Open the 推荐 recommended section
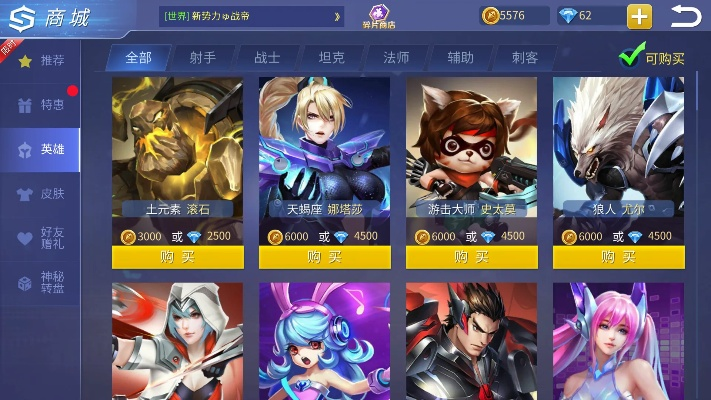The width and height of the screenshot is (711, 400). coord(43,61)
